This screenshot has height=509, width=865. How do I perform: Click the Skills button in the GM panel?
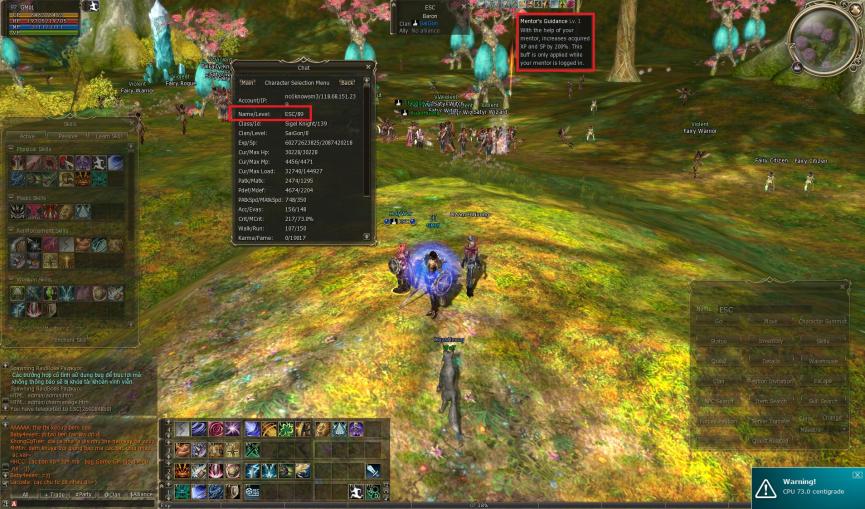click(x=822, y=341)
